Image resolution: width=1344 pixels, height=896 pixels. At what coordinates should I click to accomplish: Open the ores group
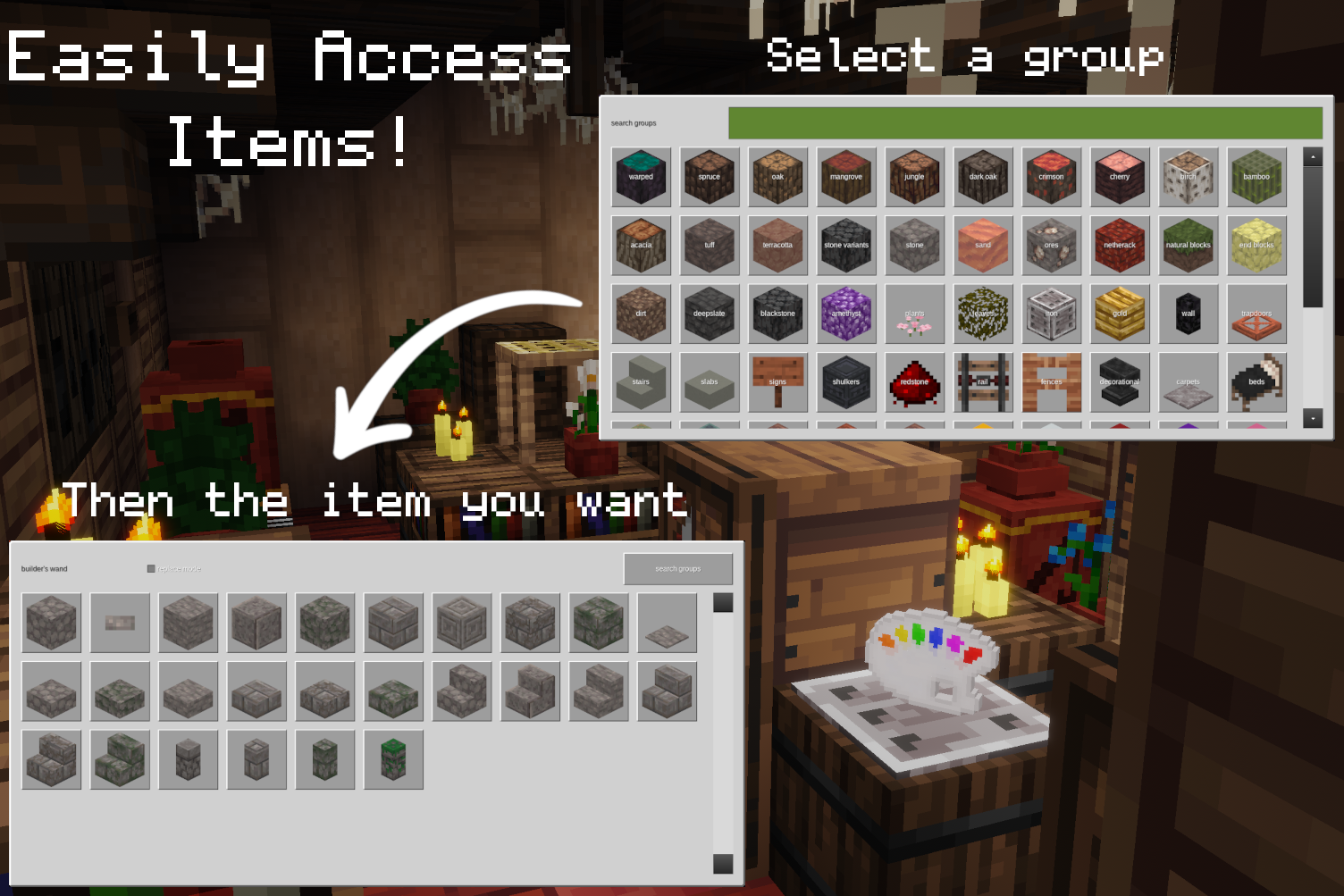(1051, 245)
